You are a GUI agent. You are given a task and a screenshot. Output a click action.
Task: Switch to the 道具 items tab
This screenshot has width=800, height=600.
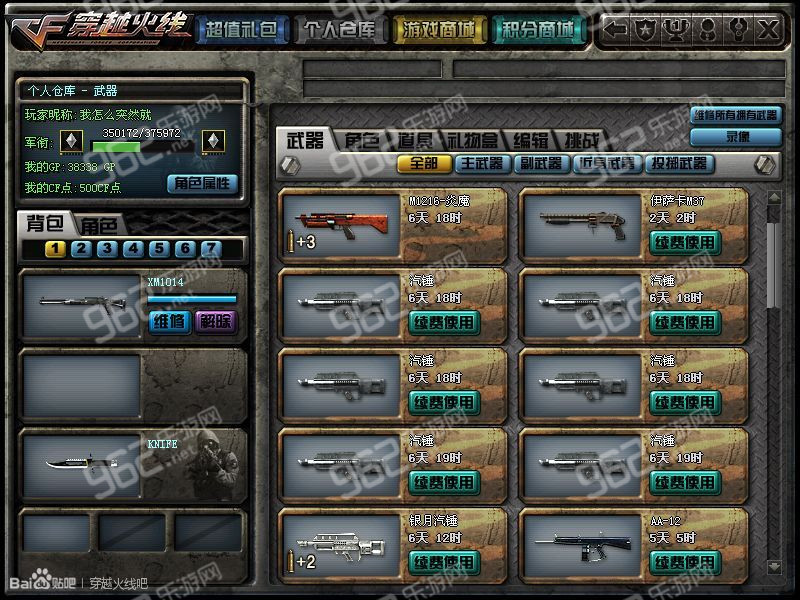tap(414, 140)
